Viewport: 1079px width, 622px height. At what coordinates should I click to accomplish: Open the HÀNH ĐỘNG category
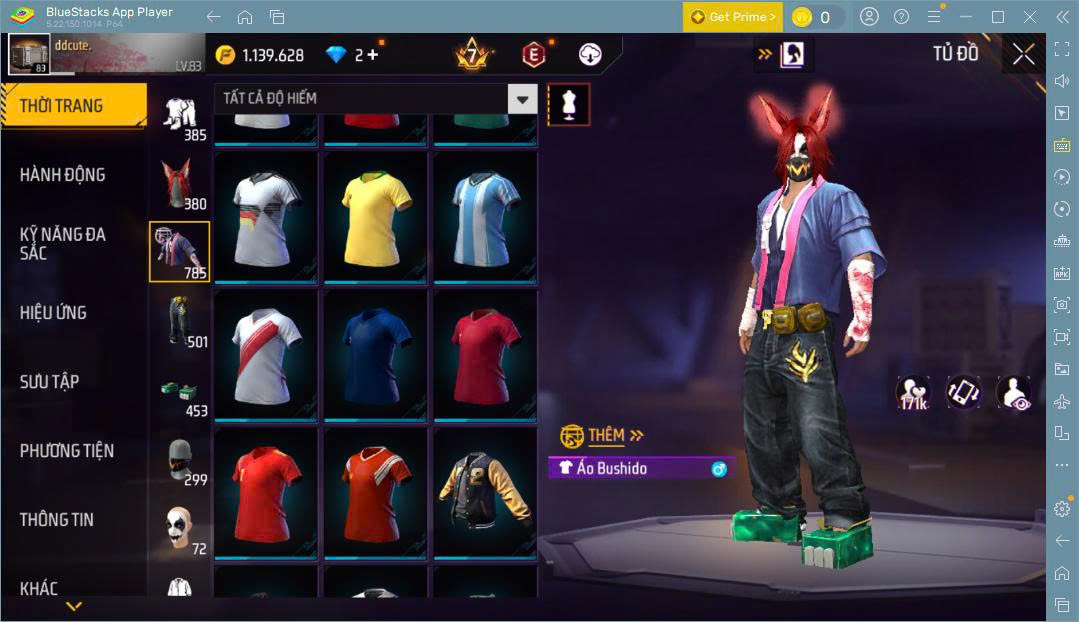[62, 175]
